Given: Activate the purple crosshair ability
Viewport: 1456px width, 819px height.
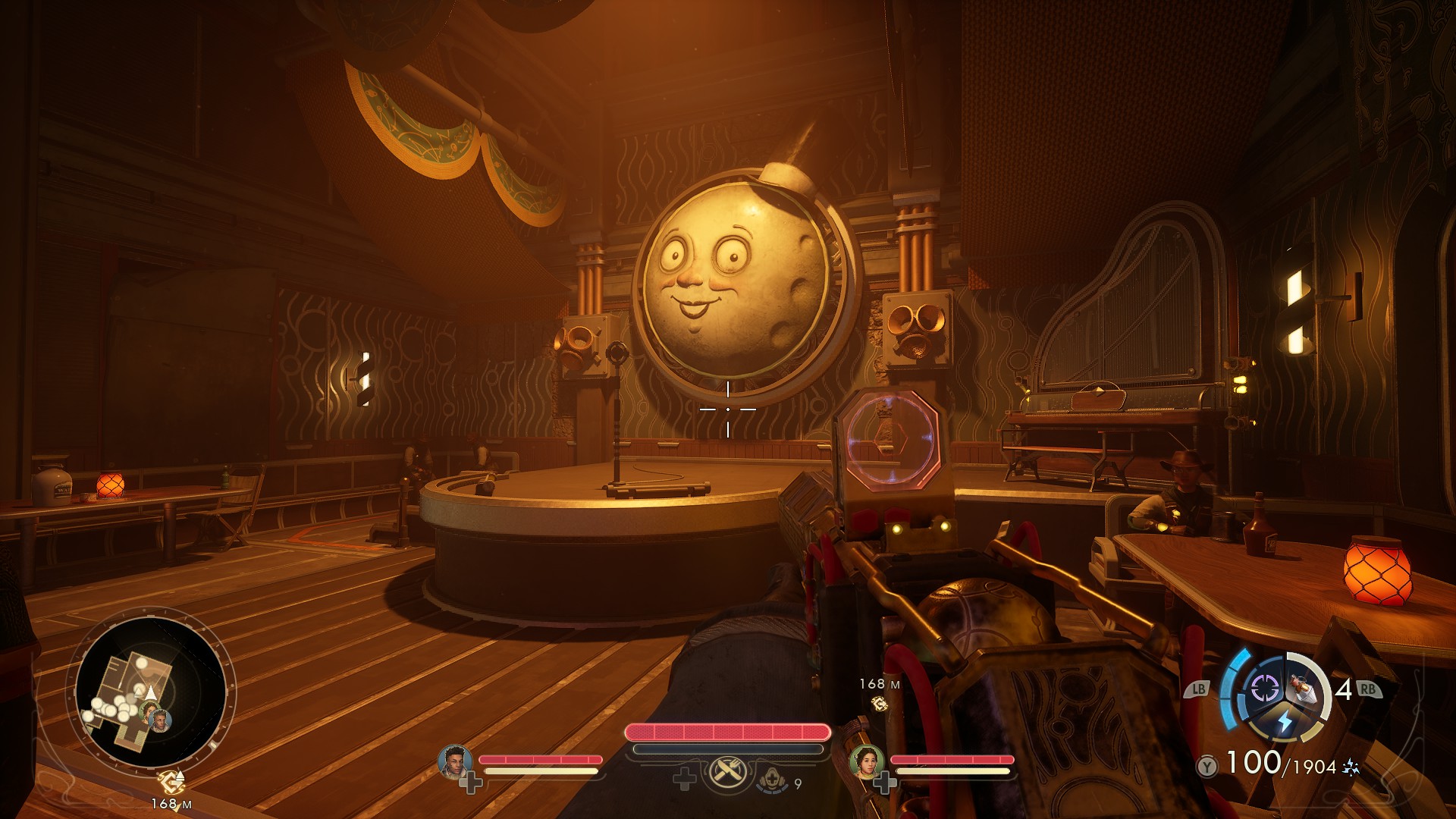Looking at the screenshot, I should (x=1264, y=689).
